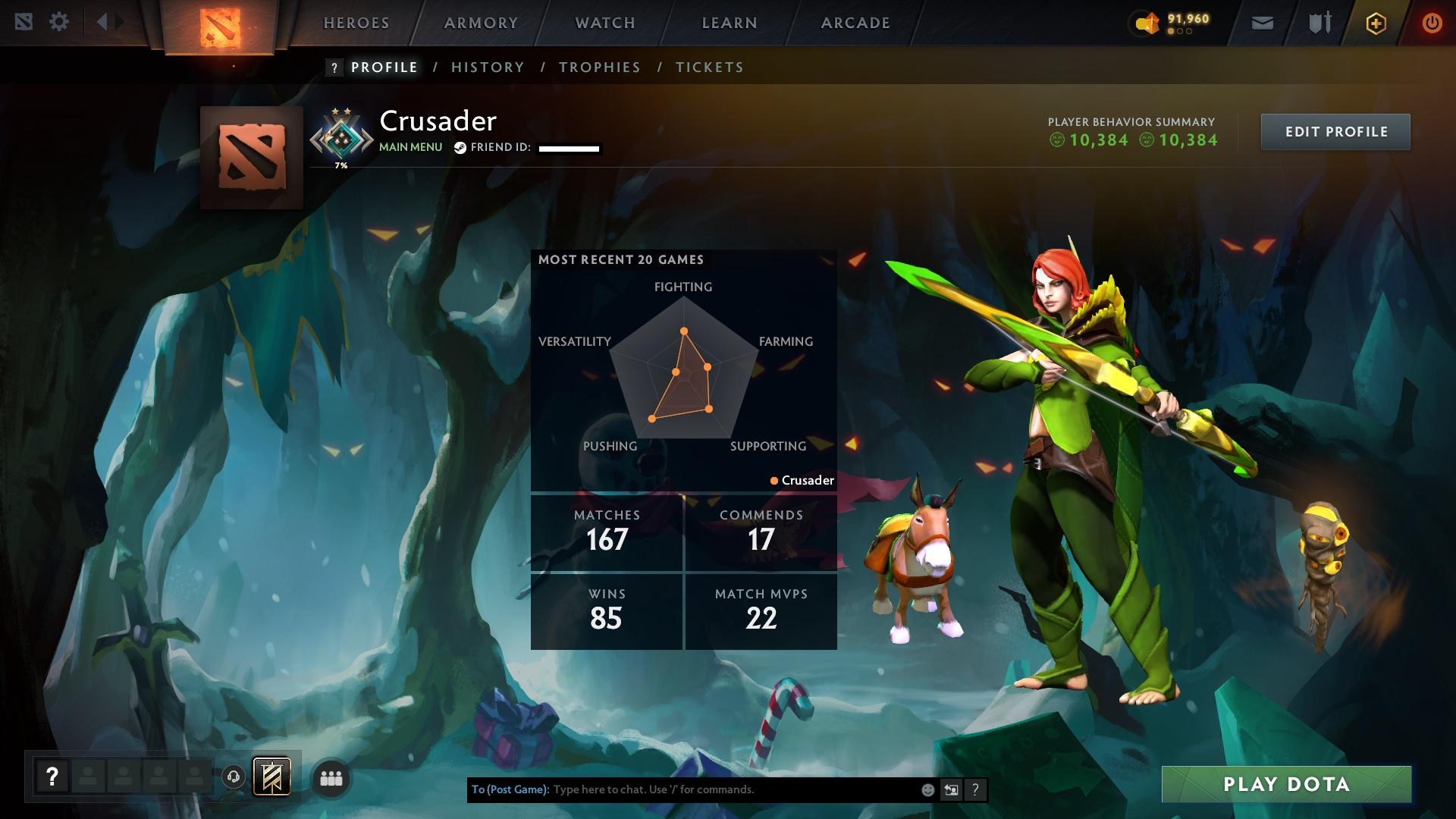The width and height of the screenshot is (1456, 819).
Task: Open the Watch tab
Action: point(605,23)
